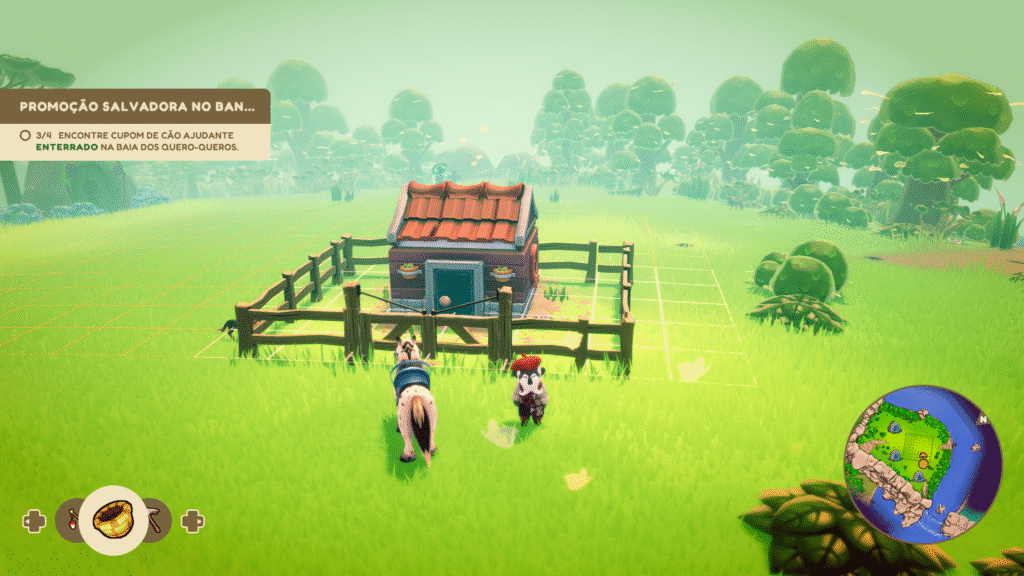This screenshot has height=576, width=1024.
Task: Switch to the pickaxe tool slot
Action: click(157, 518)
